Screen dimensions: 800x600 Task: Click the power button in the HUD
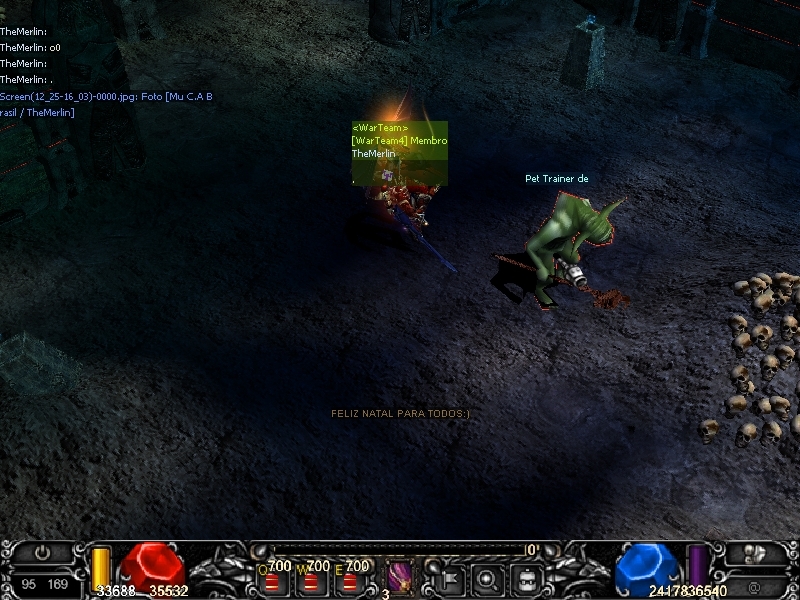[x=42, y=552]
